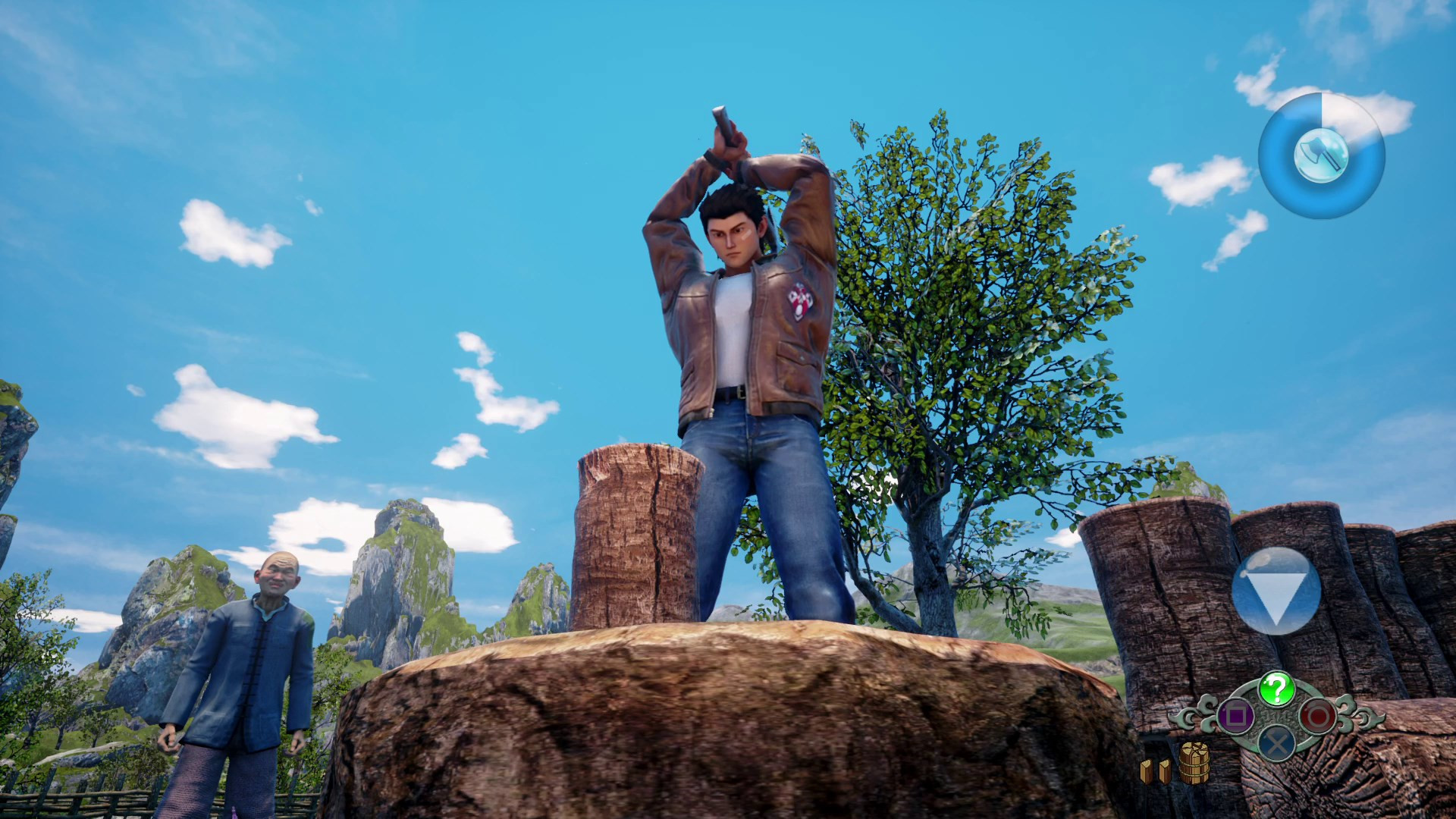This screenshot has height=819, width=1456.
Task: Toggle the help hint via the question mark
Action: (x=1276, y=689)
